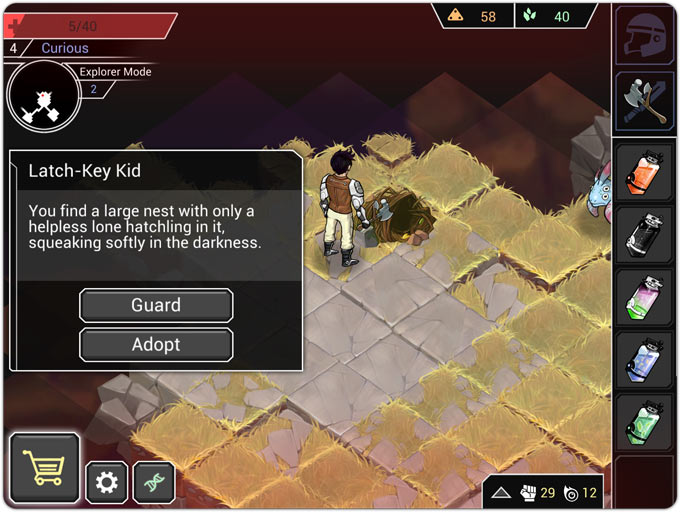Open the shopping cart store
Image resolution: width=680 pixels, height=512 pixels.
coord(45,468)
